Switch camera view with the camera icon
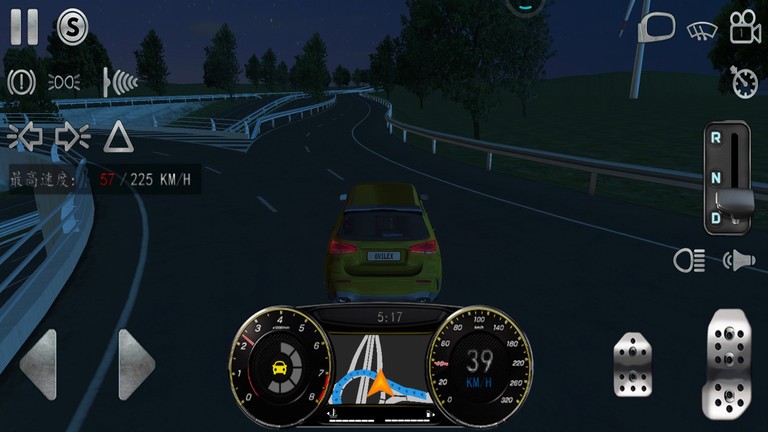 click(745, 28)
